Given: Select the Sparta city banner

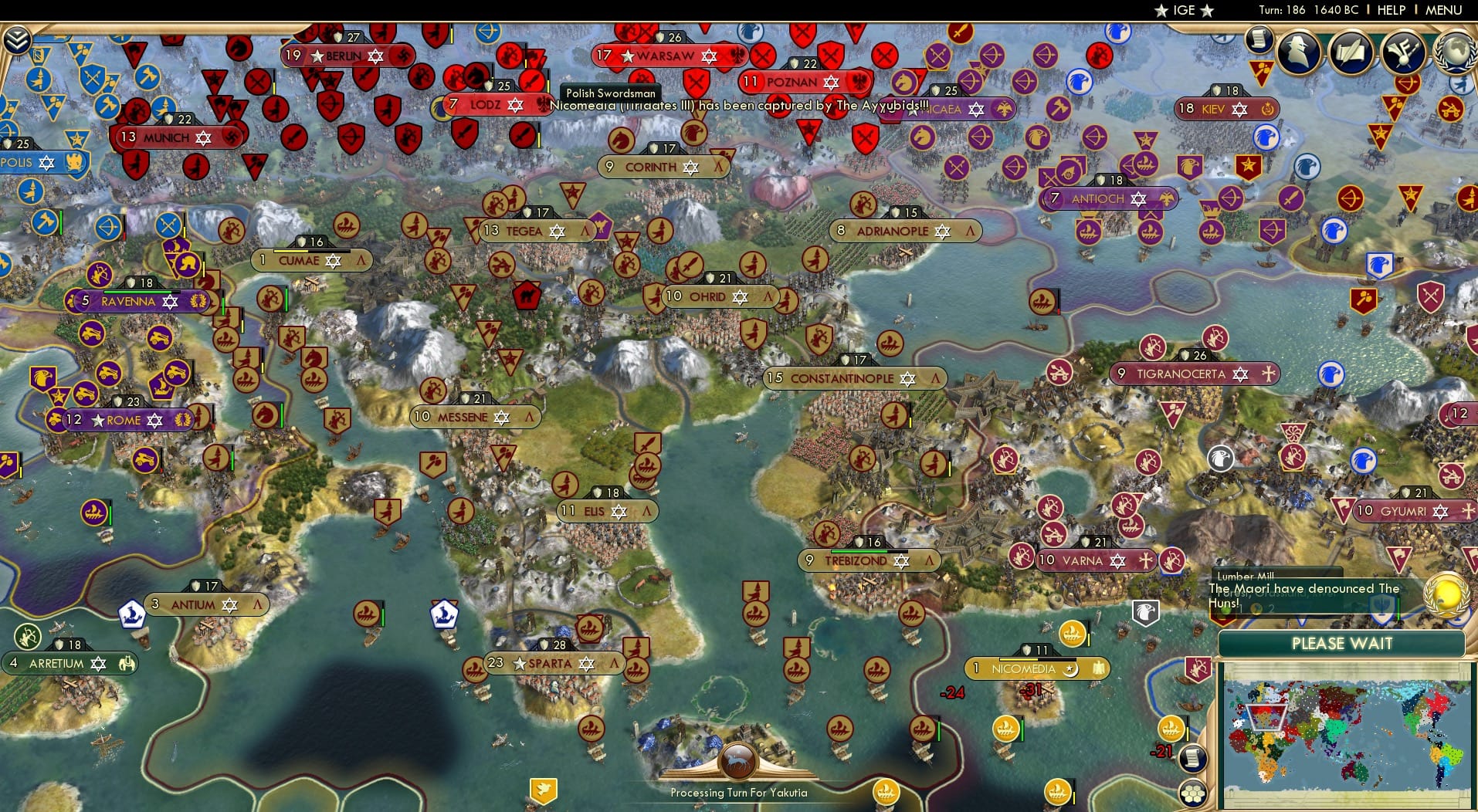Looking at the screenshot, I should click(x=553, y=662).
